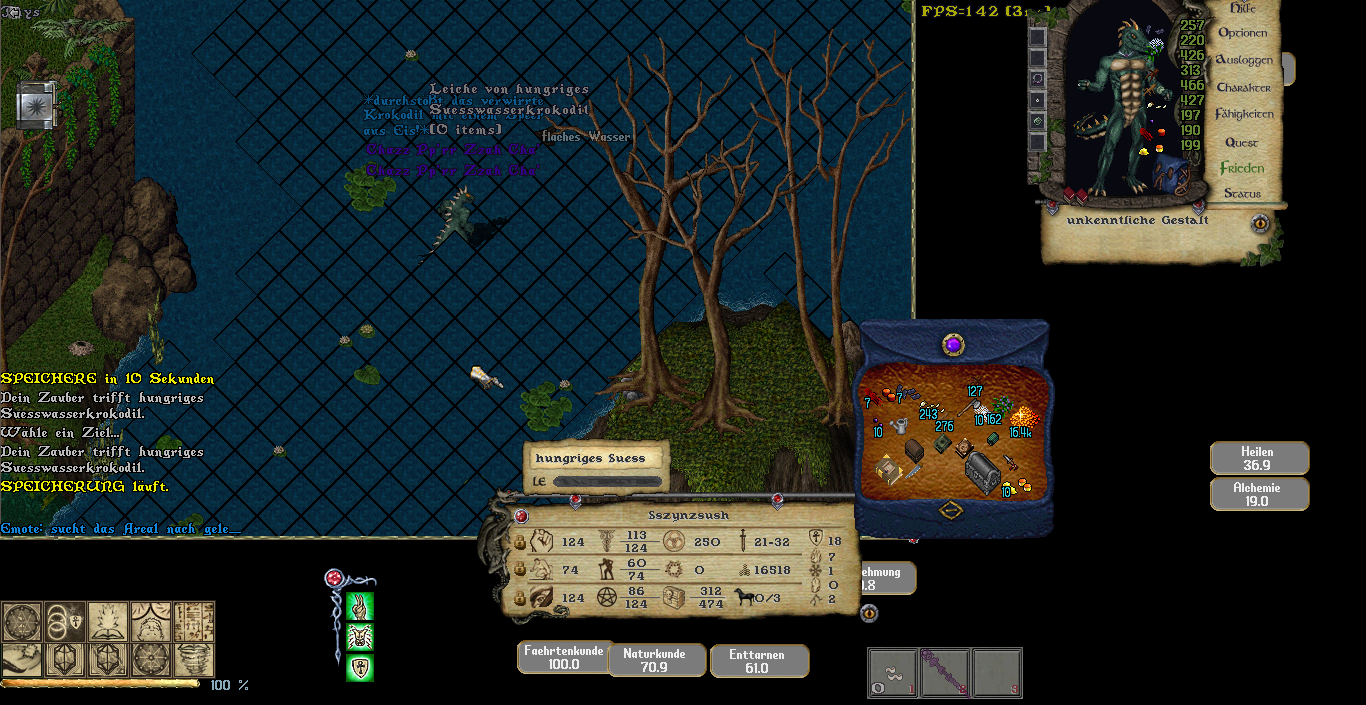This screenshot has width=1366, height=705.
Task: Click the ankh shield buff icon
Action: click(x=359, y=668)
